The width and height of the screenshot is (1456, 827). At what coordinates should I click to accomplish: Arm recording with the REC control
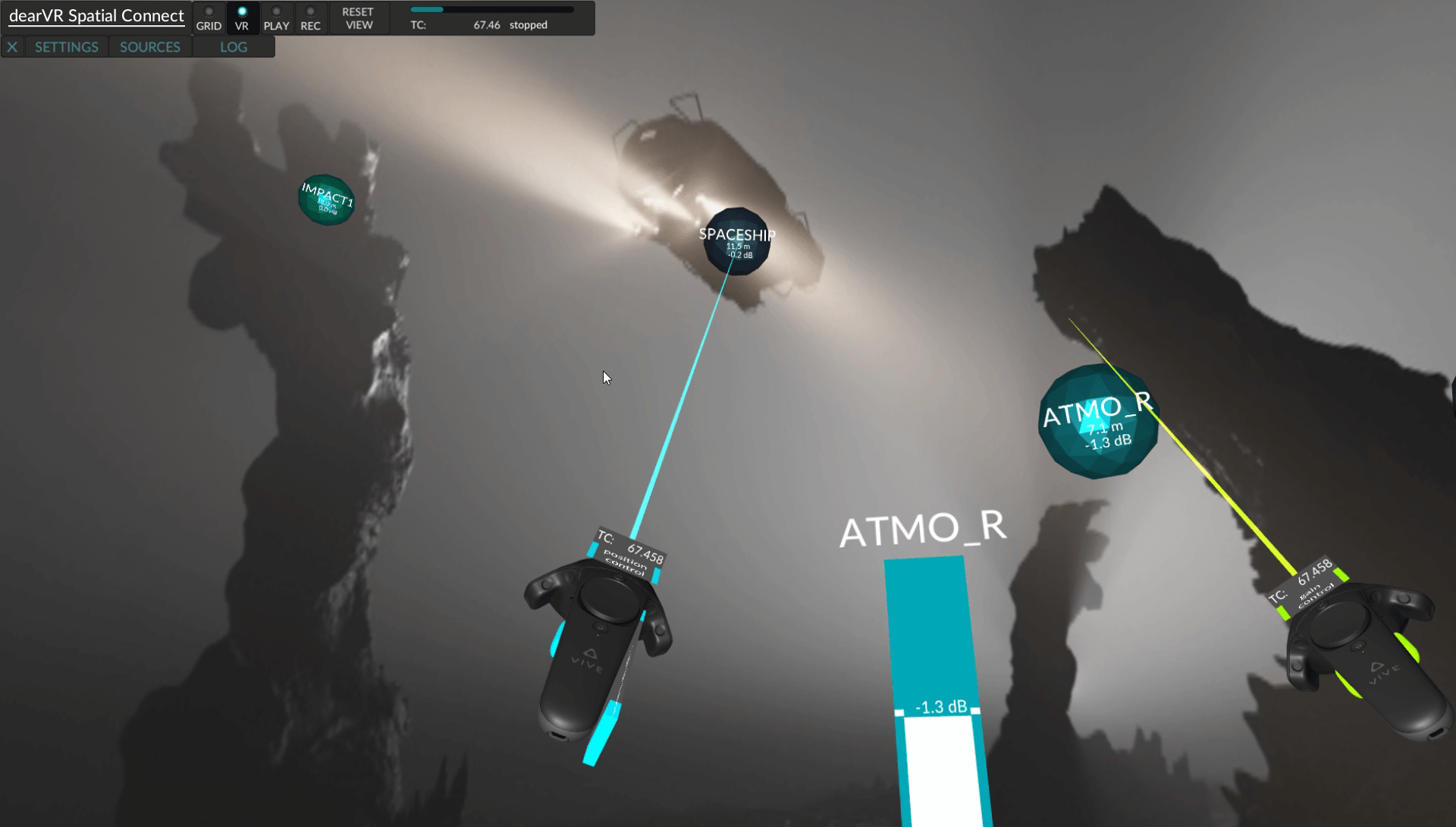click(x=310, y=18)
